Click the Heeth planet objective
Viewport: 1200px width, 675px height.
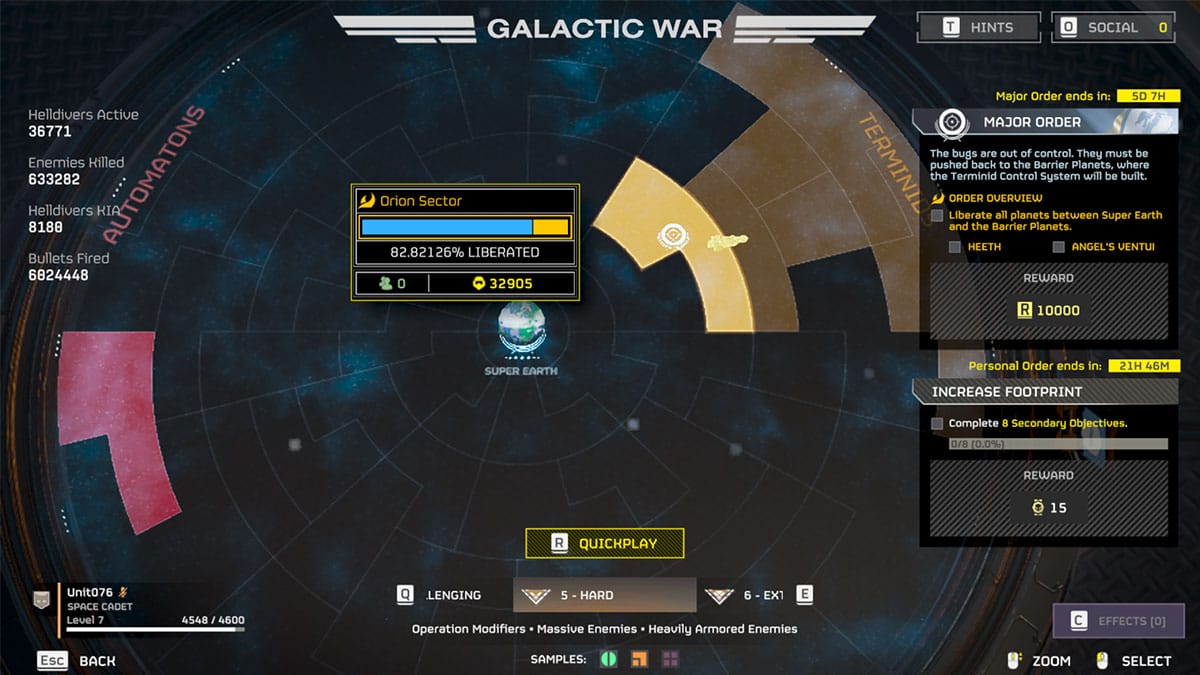pyautogui.click(x=985, y=247)
